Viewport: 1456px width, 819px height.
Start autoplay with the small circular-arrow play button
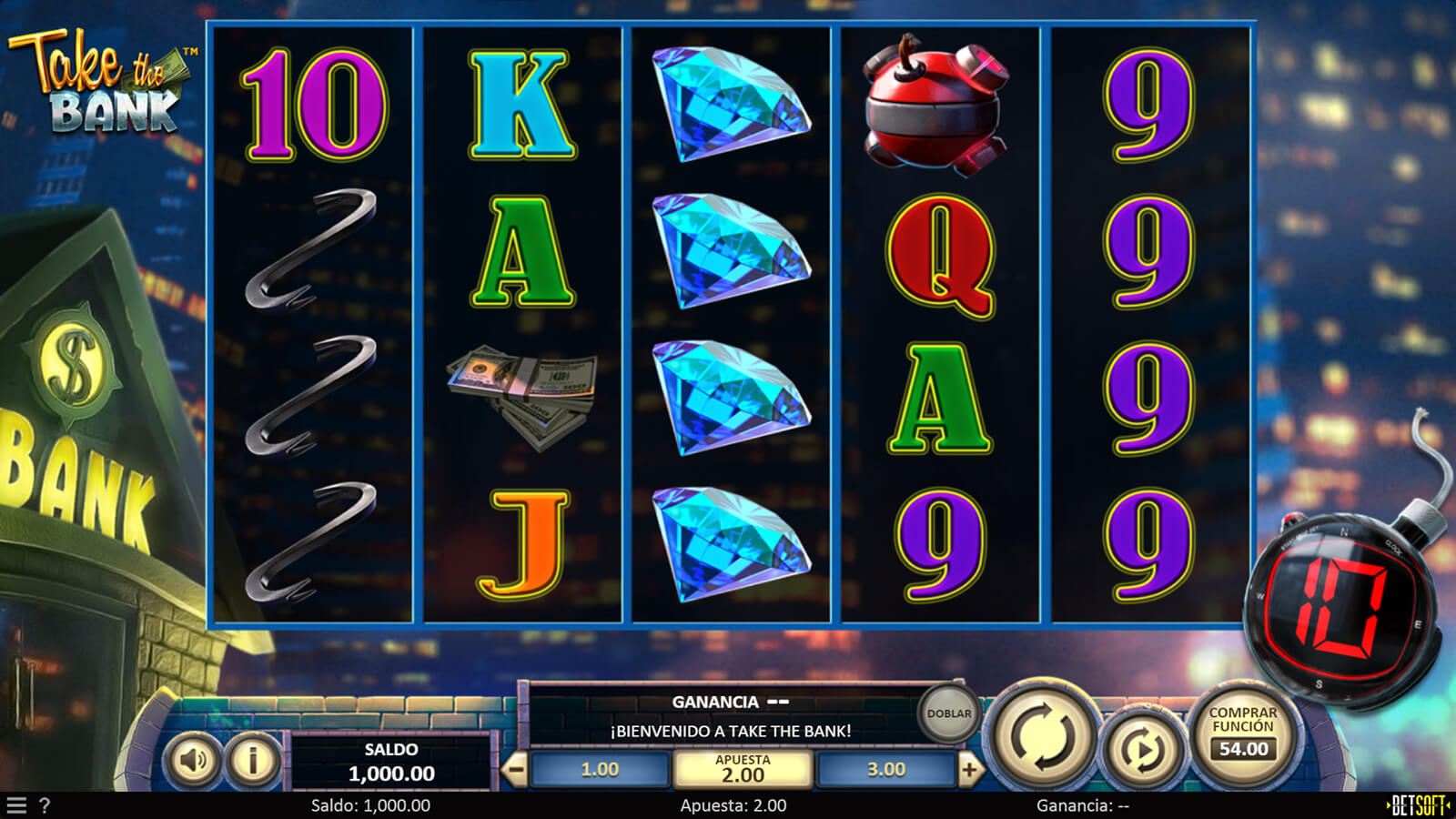coord(1143,750)
